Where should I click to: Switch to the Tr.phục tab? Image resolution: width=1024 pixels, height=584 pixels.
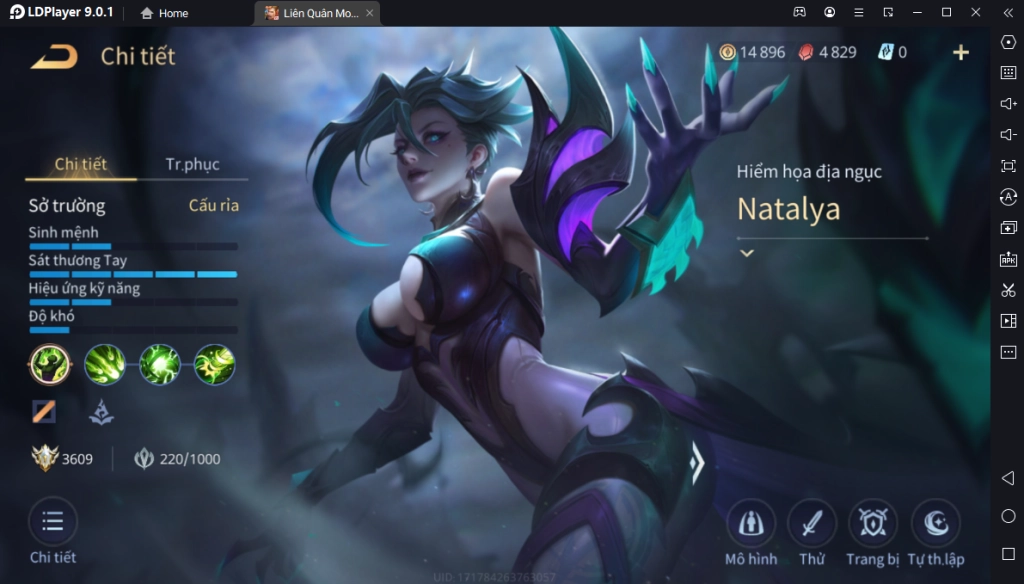pos(192,164)
